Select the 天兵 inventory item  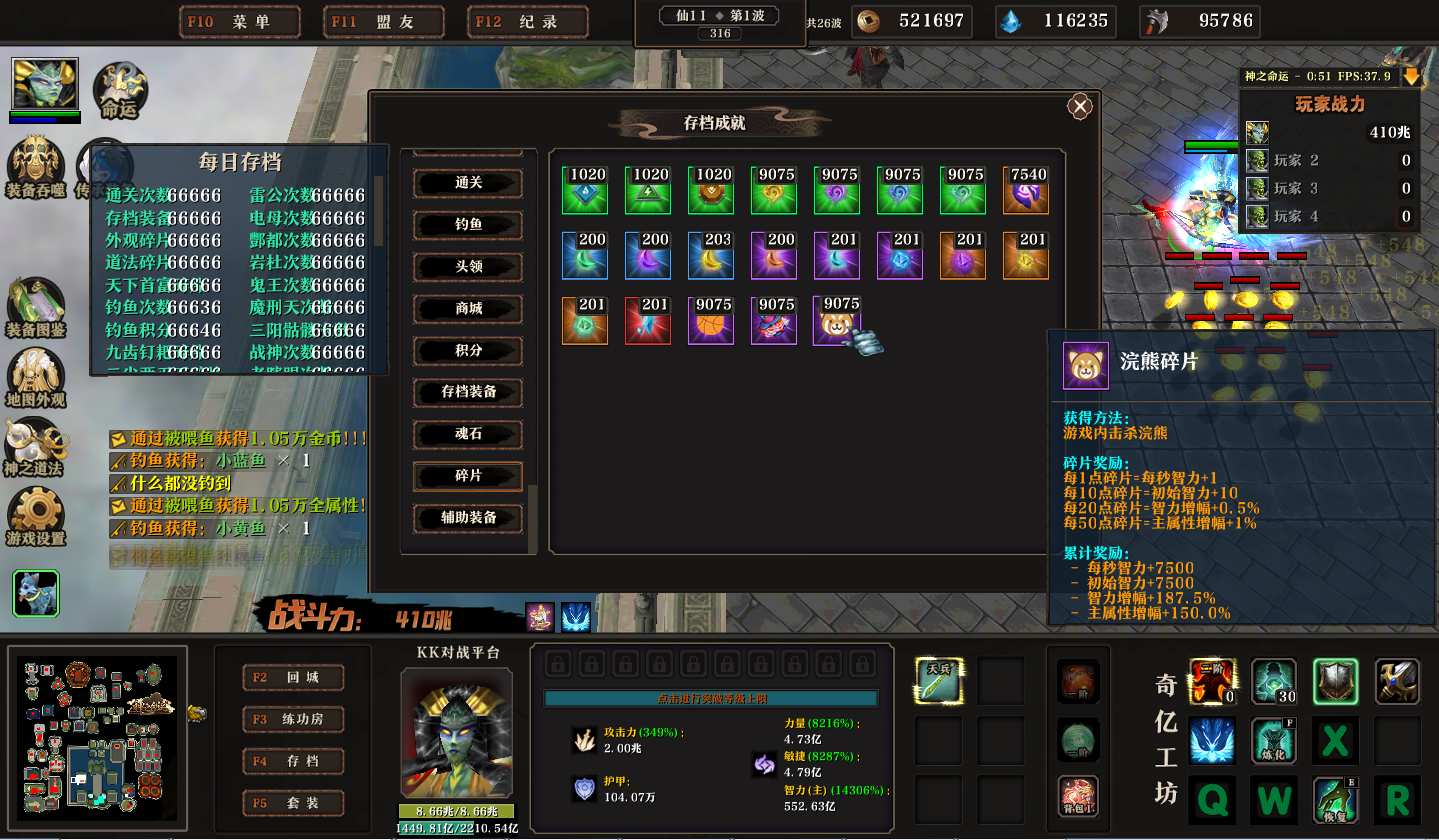coord(939,680)
